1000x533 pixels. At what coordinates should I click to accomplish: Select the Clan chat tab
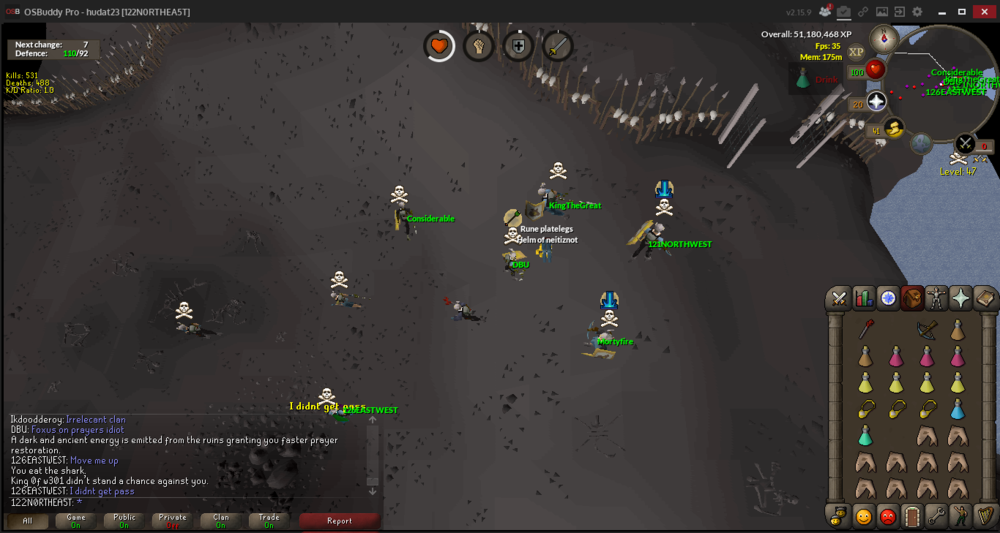[x=221, y=521]
